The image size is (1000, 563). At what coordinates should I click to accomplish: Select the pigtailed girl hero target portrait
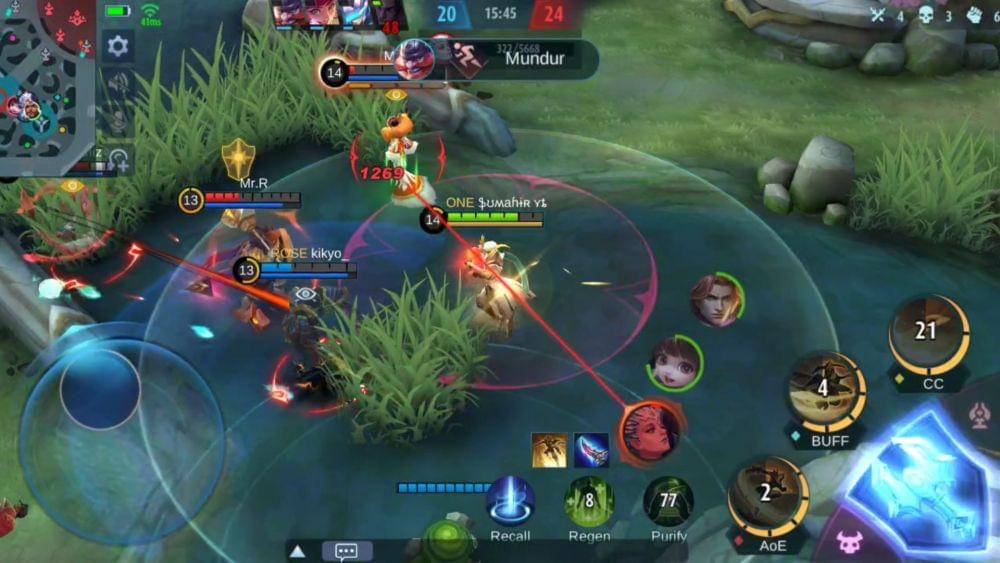tap(675, 363)
